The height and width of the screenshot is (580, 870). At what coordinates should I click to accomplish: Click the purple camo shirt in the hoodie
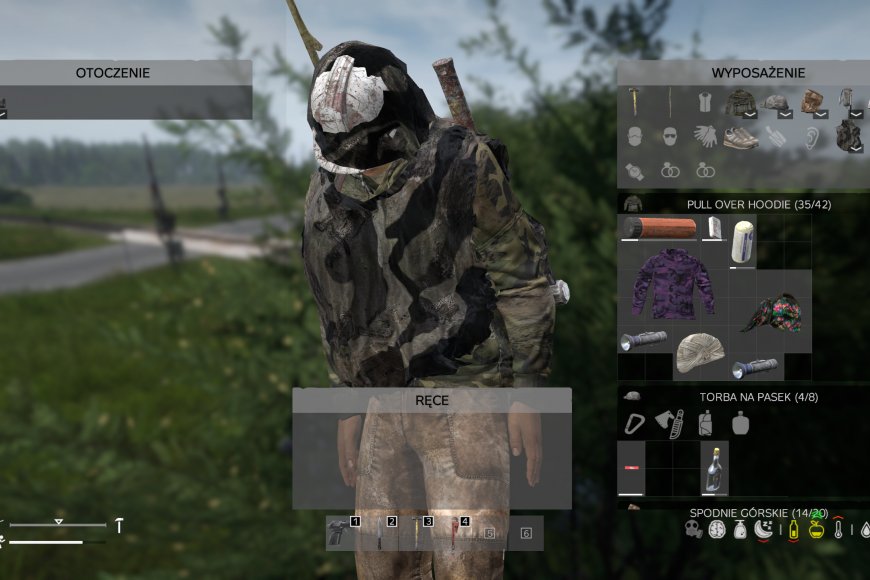click(672, 285)
